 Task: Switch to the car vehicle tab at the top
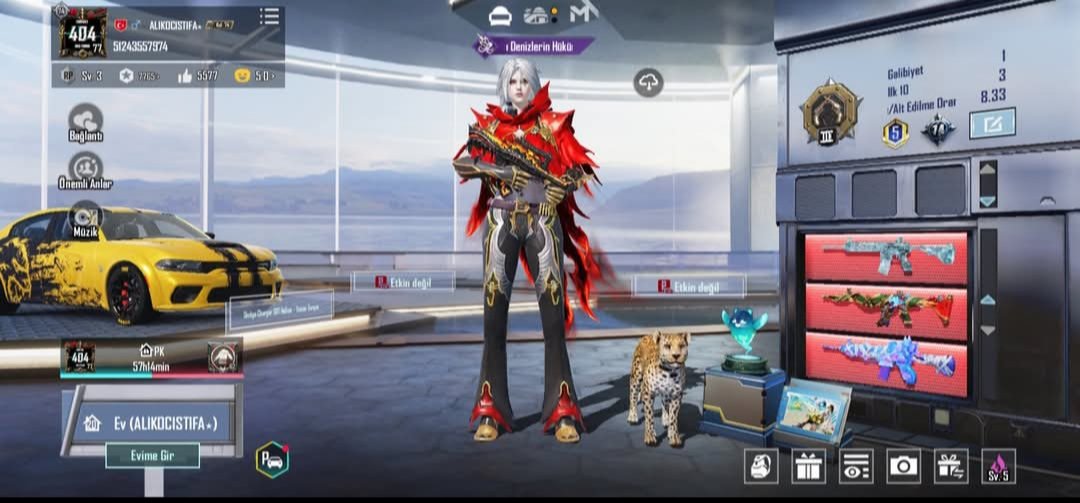coord(500,16)
